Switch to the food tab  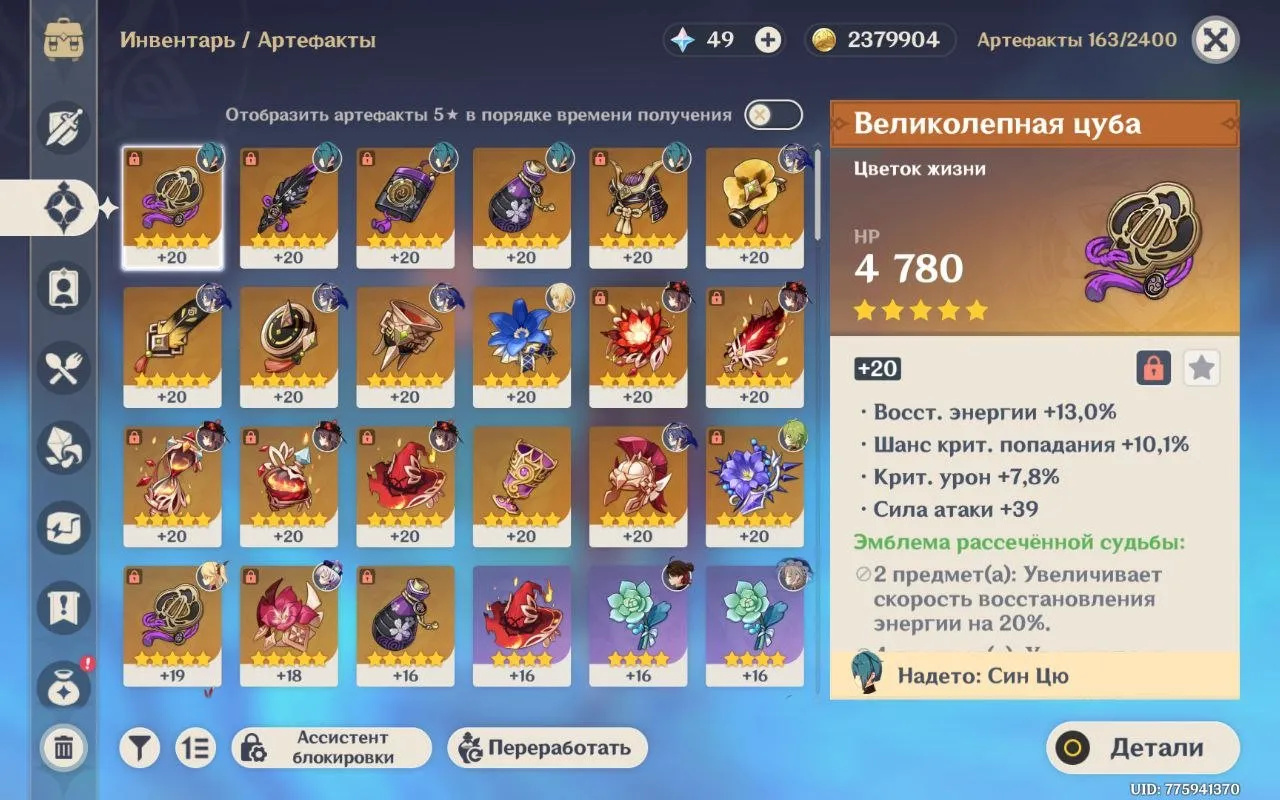64,367
